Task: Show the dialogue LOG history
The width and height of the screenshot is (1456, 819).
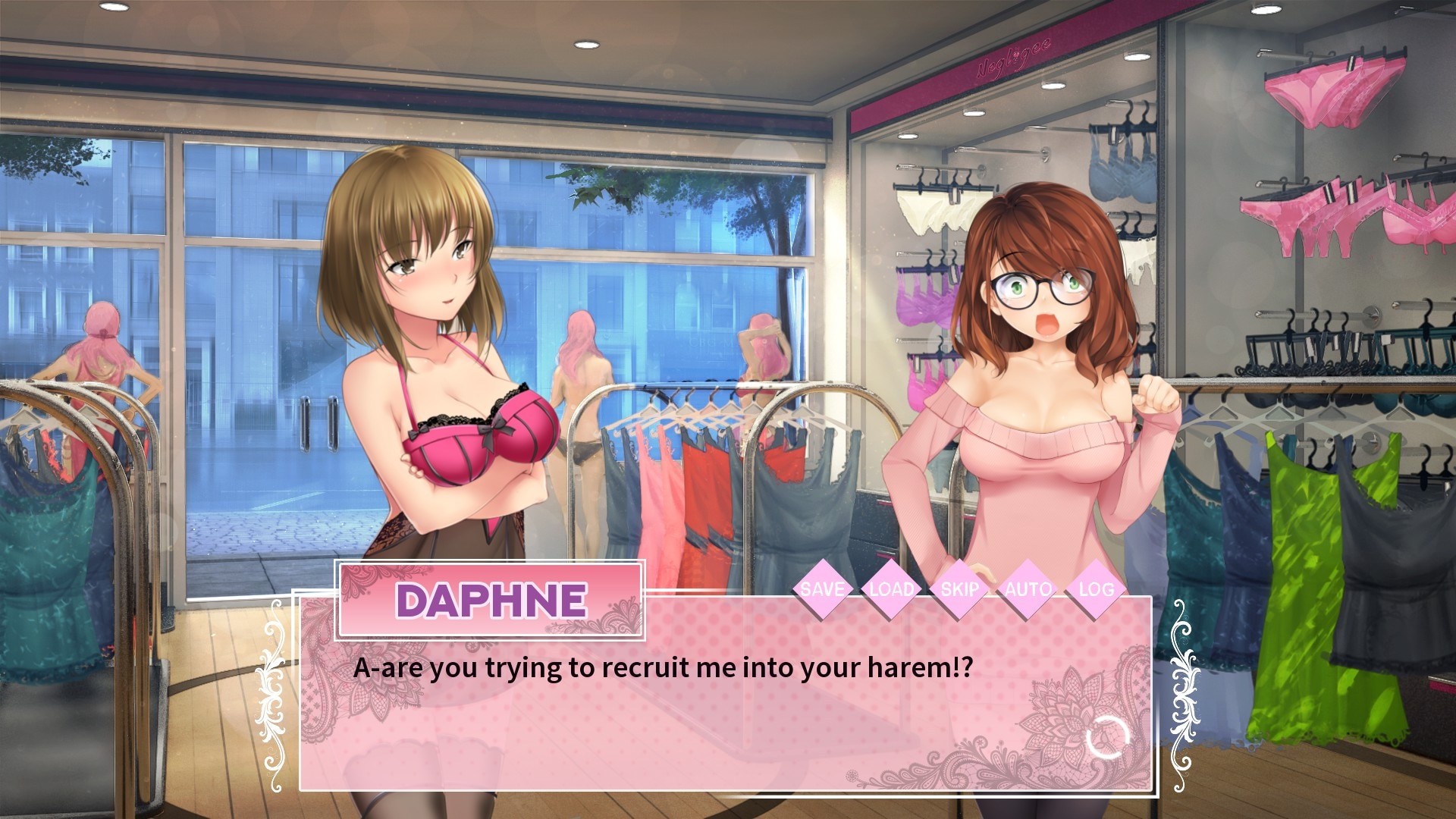Action: (1096, 589)
